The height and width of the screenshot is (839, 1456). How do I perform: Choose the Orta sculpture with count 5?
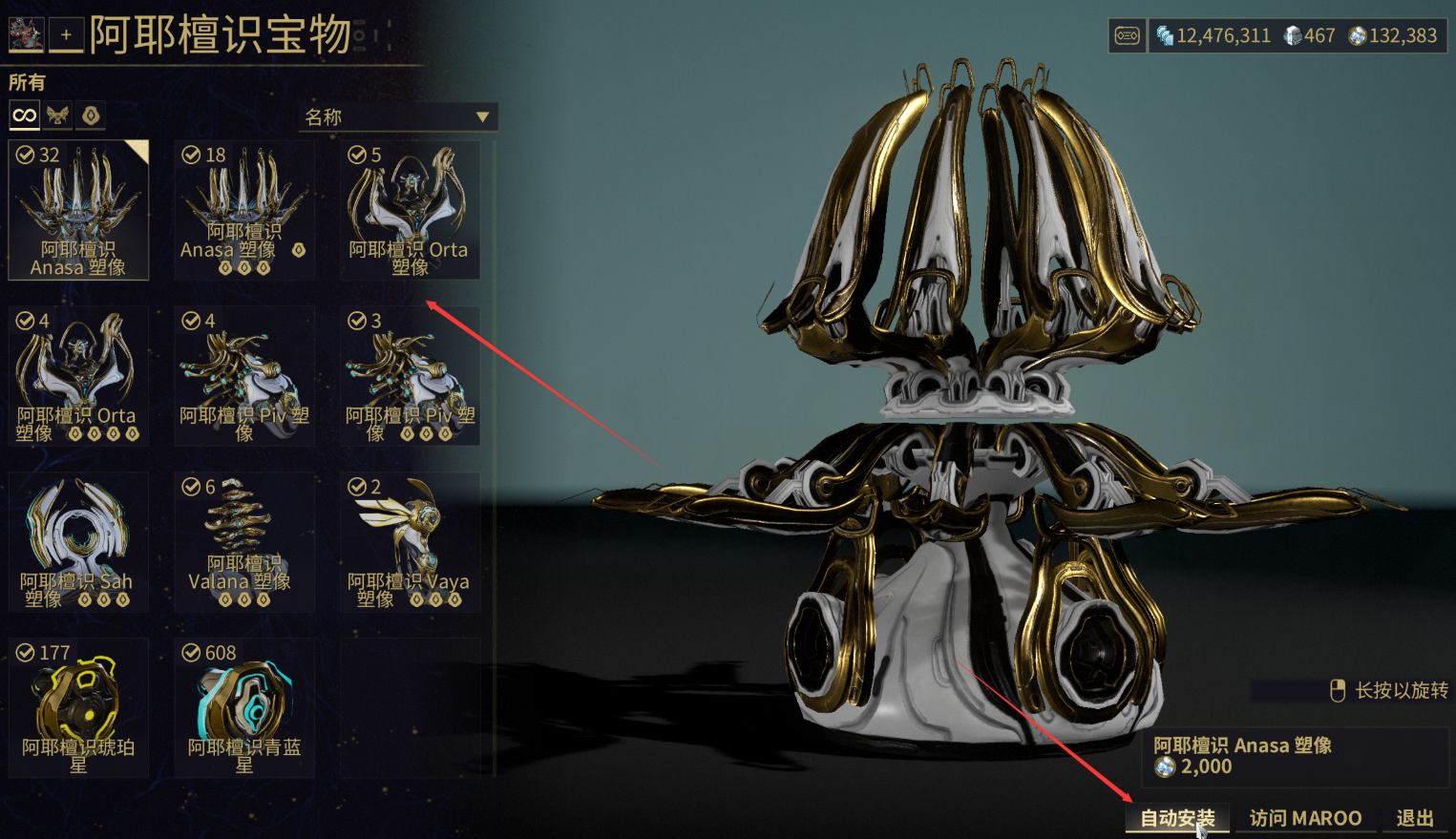(410, 210)
